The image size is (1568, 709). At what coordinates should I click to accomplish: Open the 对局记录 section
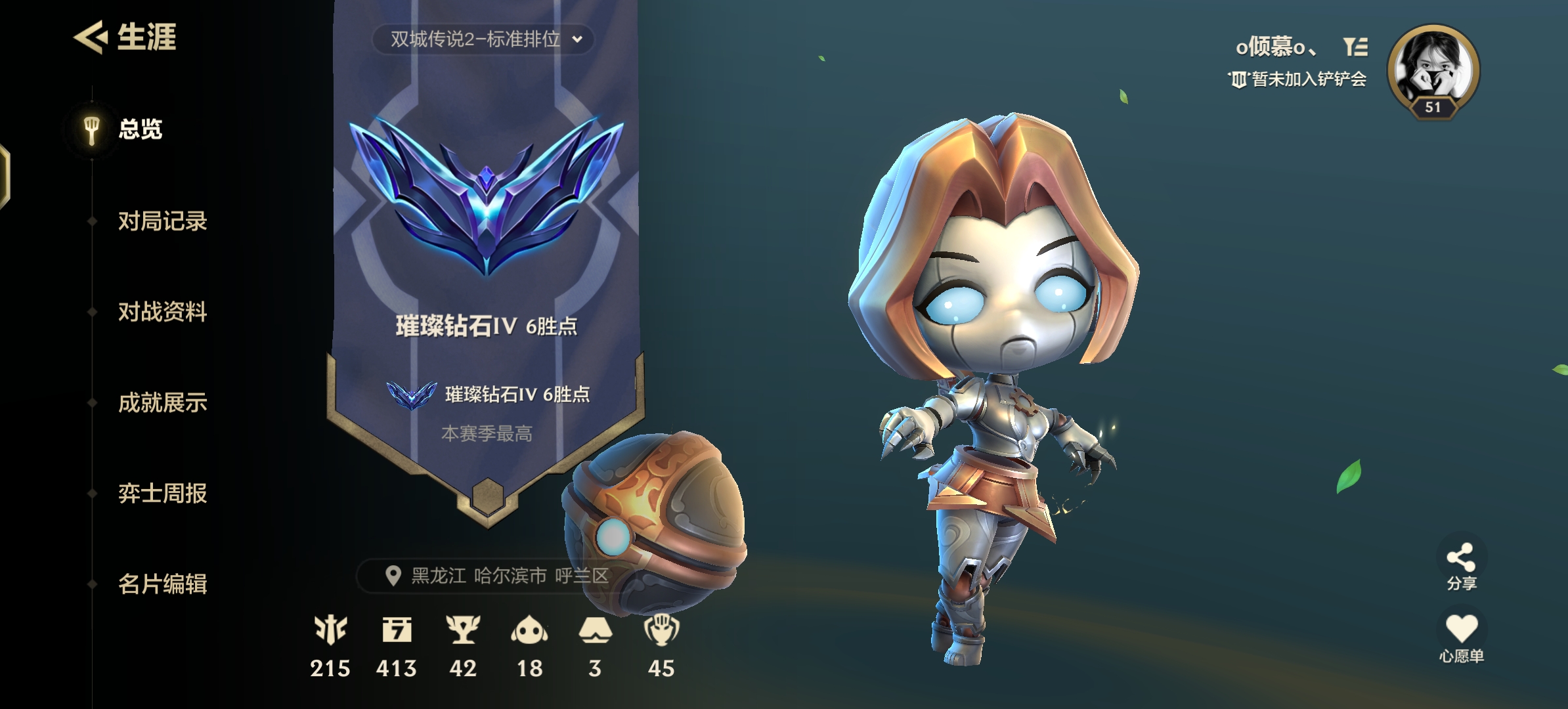(162, 221)
